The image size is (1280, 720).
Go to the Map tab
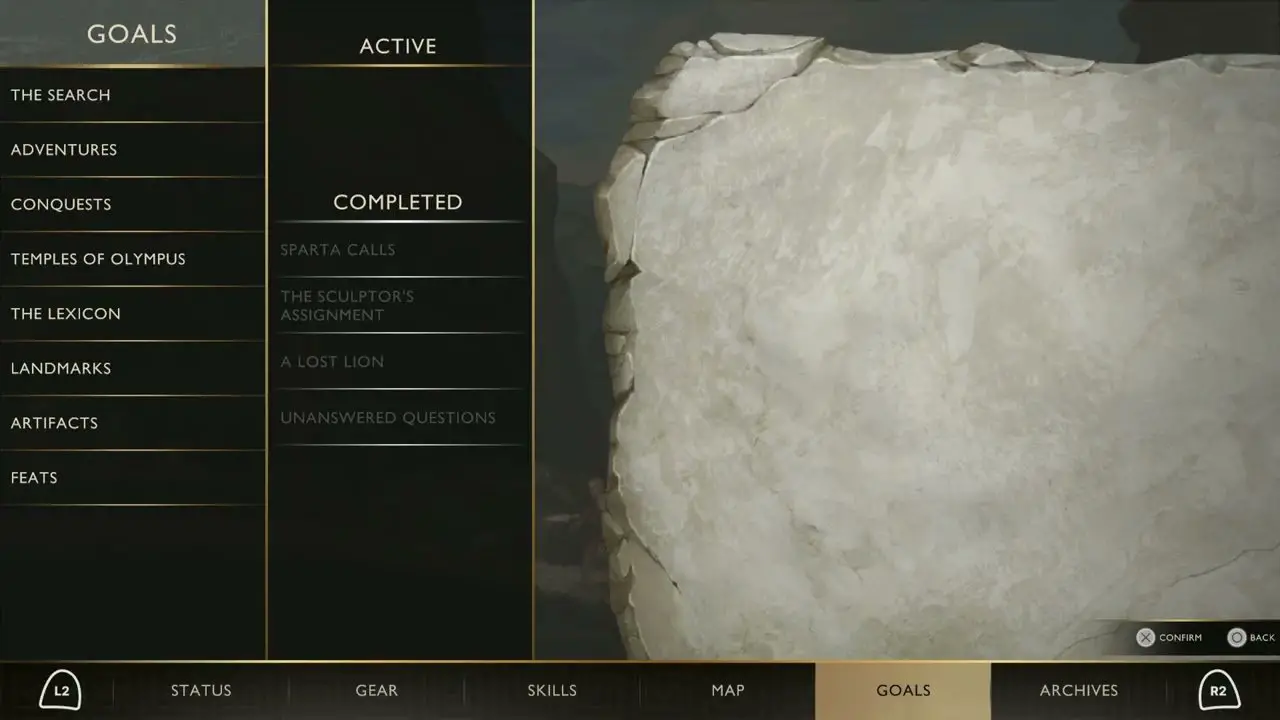tap(728, 690)
